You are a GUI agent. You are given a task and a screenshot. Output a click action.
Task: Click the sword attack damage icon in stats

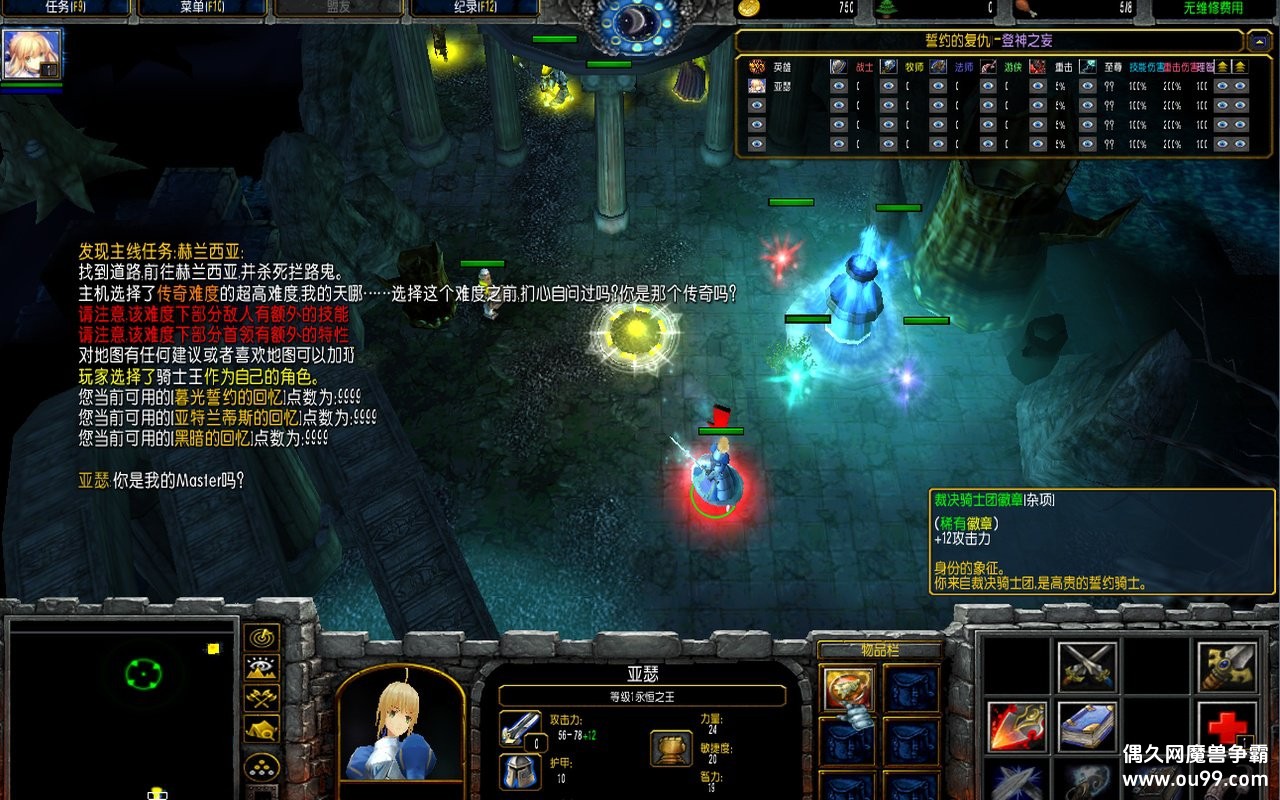521,729
